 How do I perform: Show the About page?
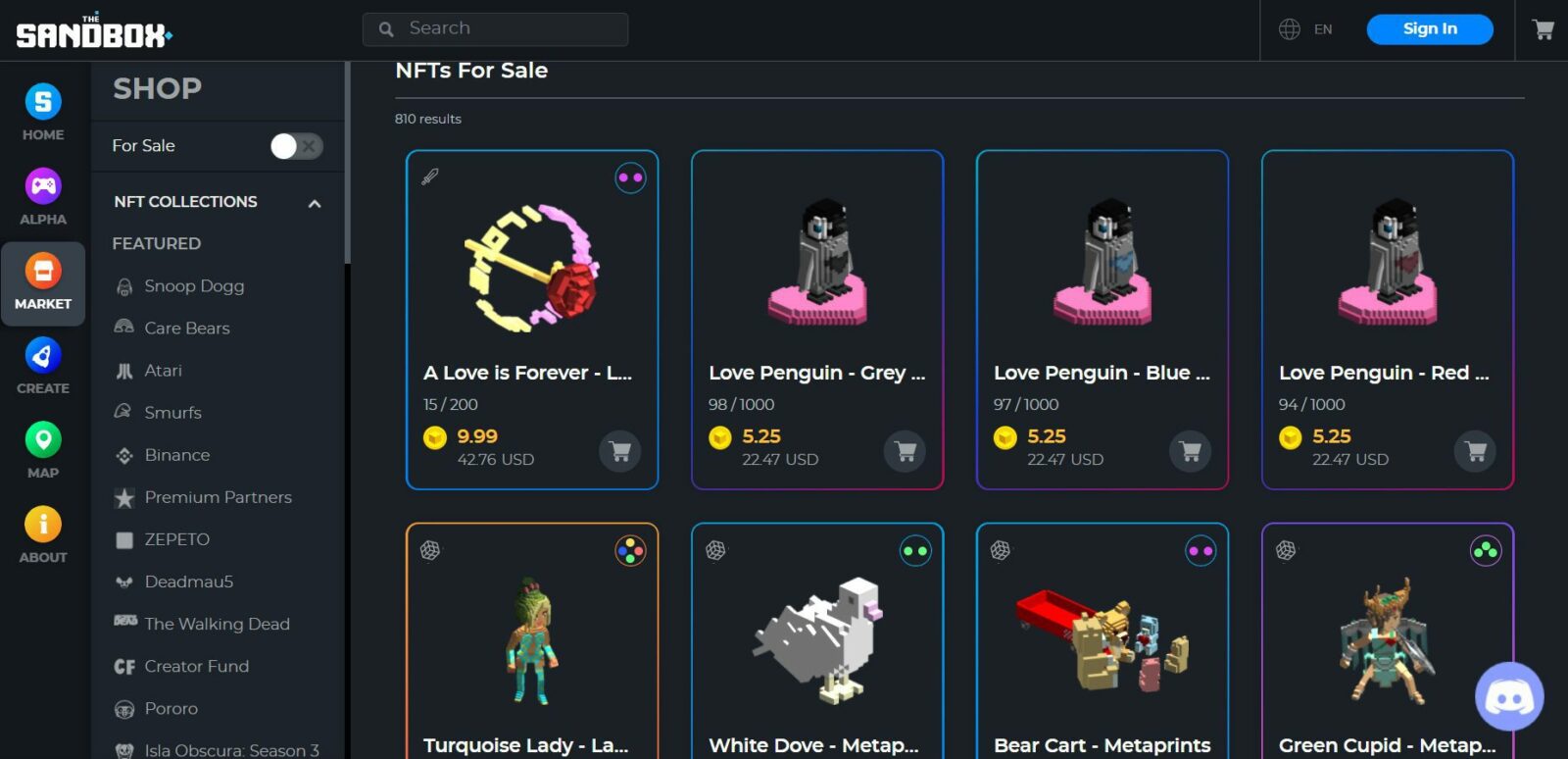point(43,534)
